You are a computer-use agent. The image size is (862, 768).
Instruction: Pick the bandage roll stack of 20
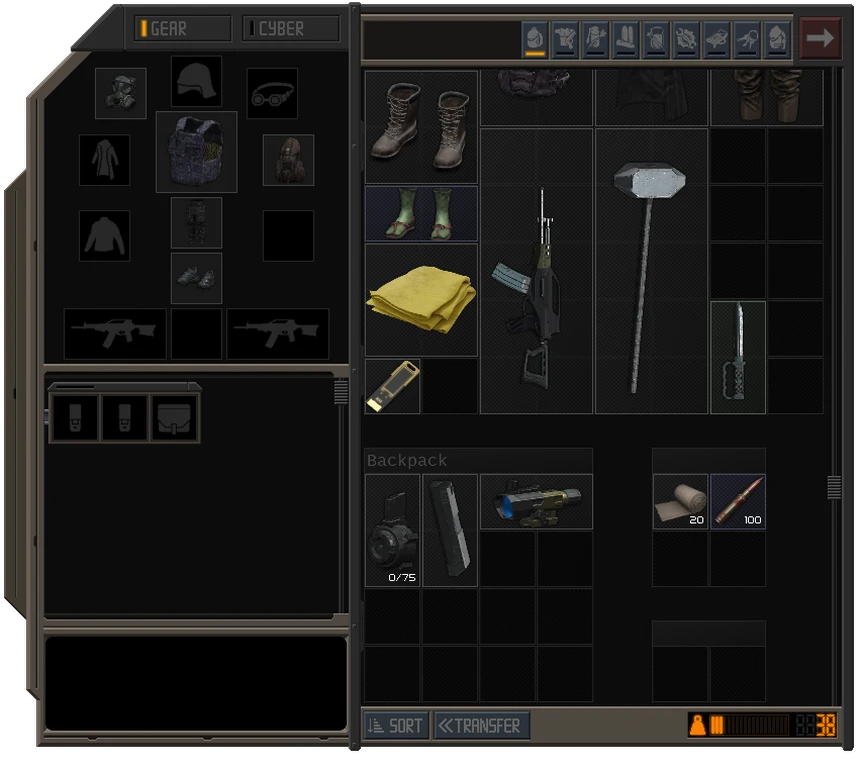pyautogui.click(x=680, y=501)
